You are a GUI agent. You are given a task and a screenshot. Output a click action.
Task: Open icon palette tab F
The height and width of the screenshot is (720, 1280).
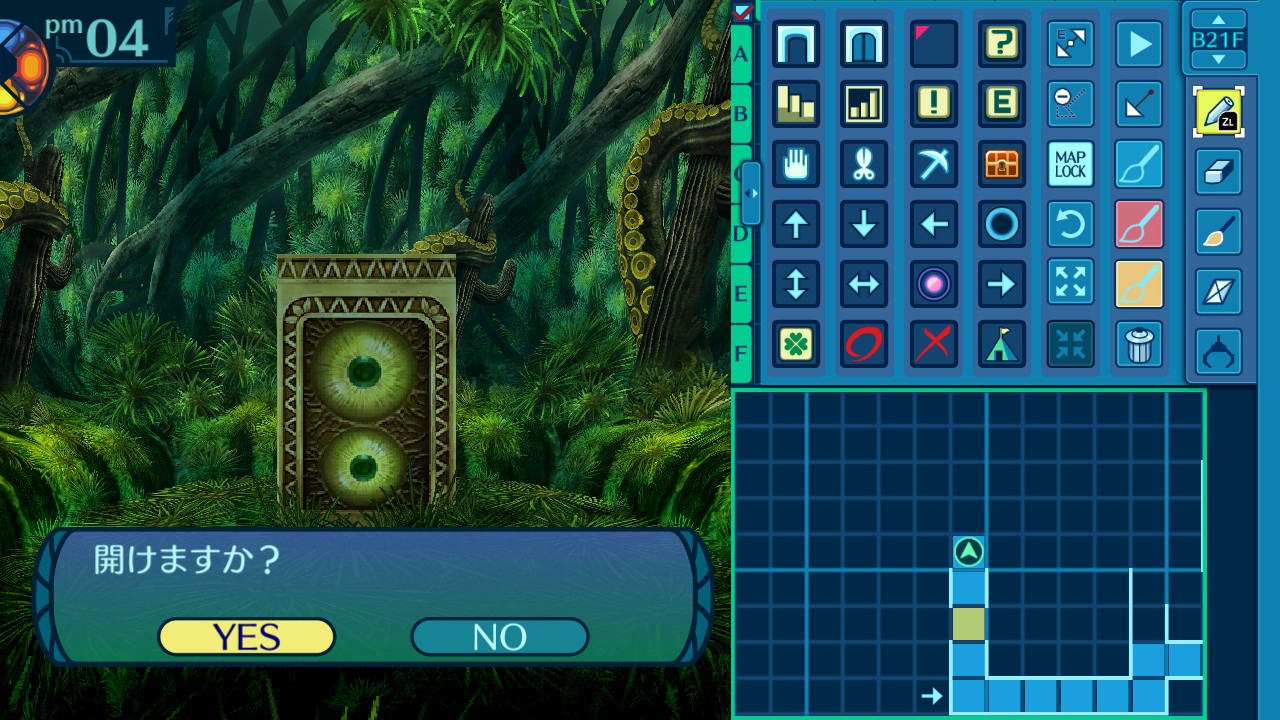point(741,353)
